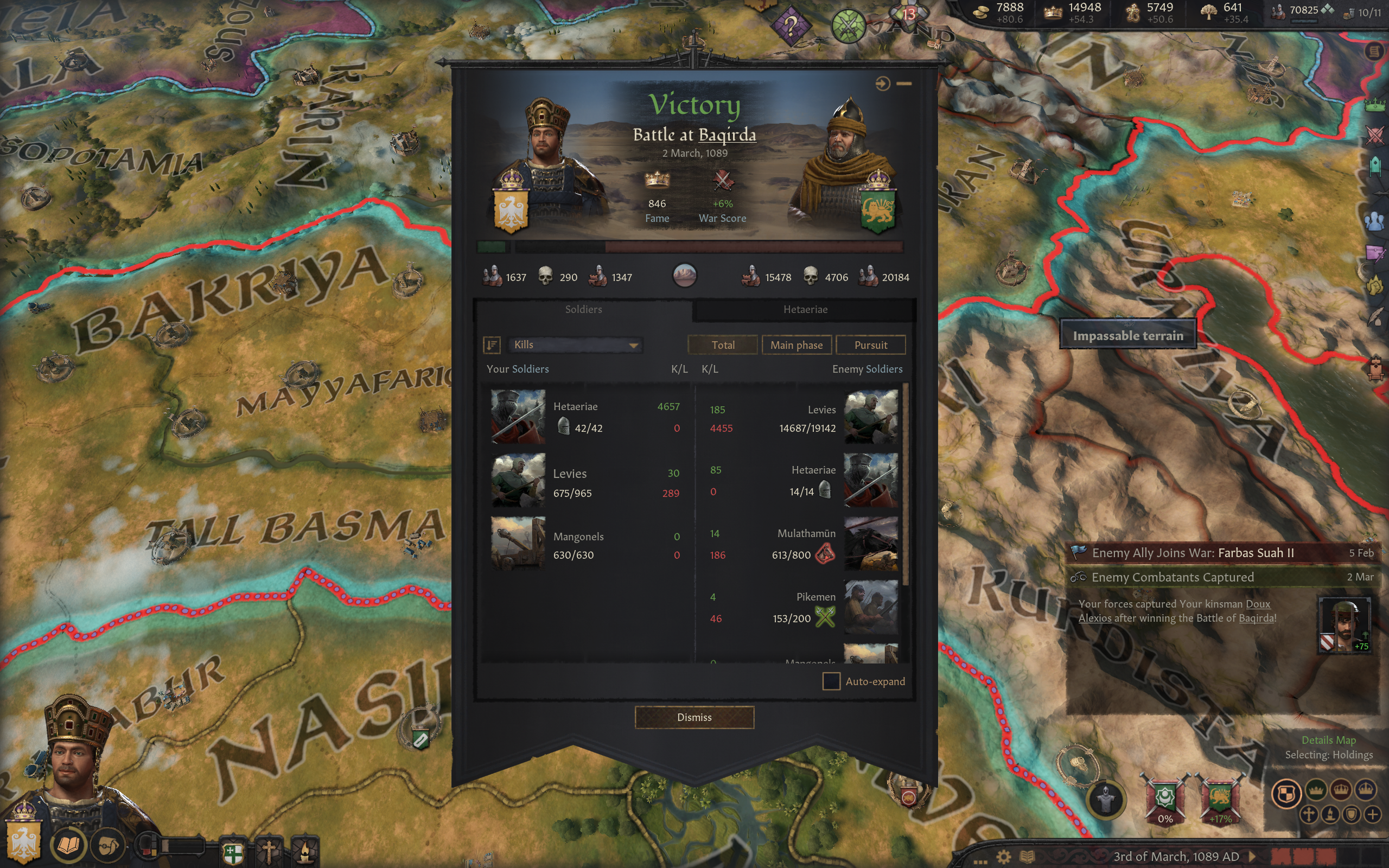Switch to the Hetaeriae tab
1389x868 pixels.
point(805,309)
